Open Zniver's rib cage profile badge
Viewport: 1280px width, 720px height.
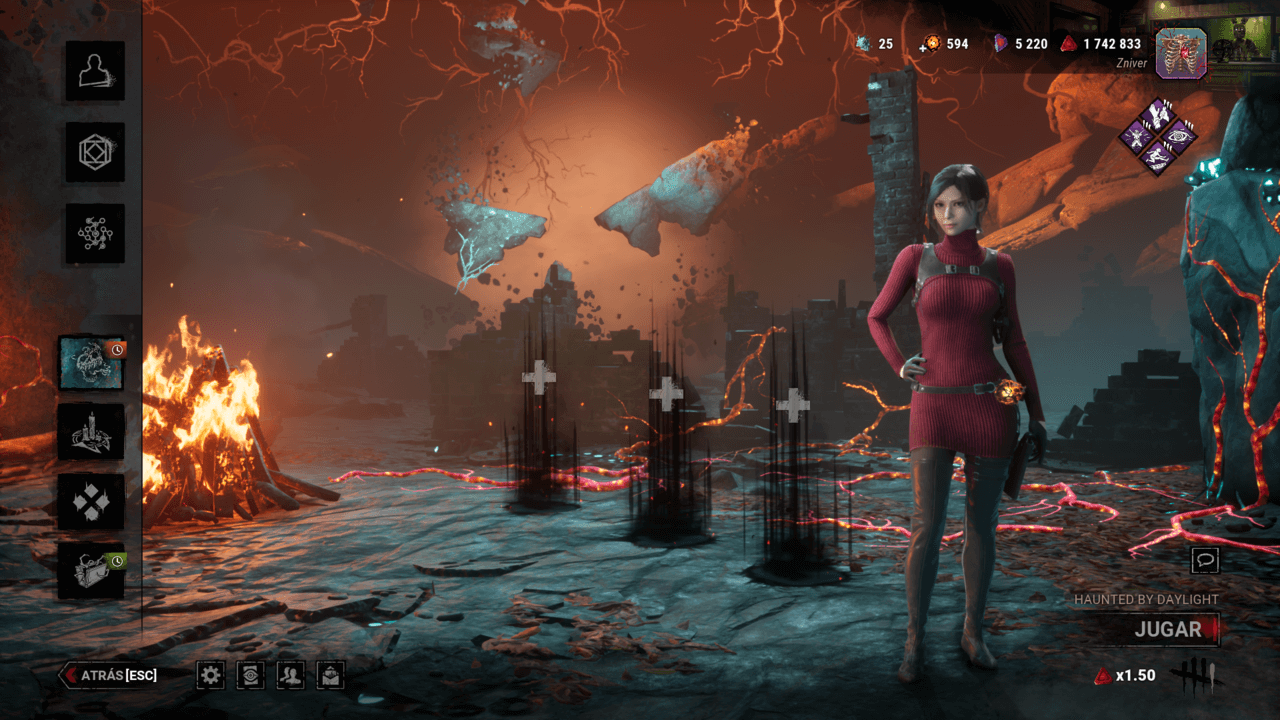[1181, 53]
